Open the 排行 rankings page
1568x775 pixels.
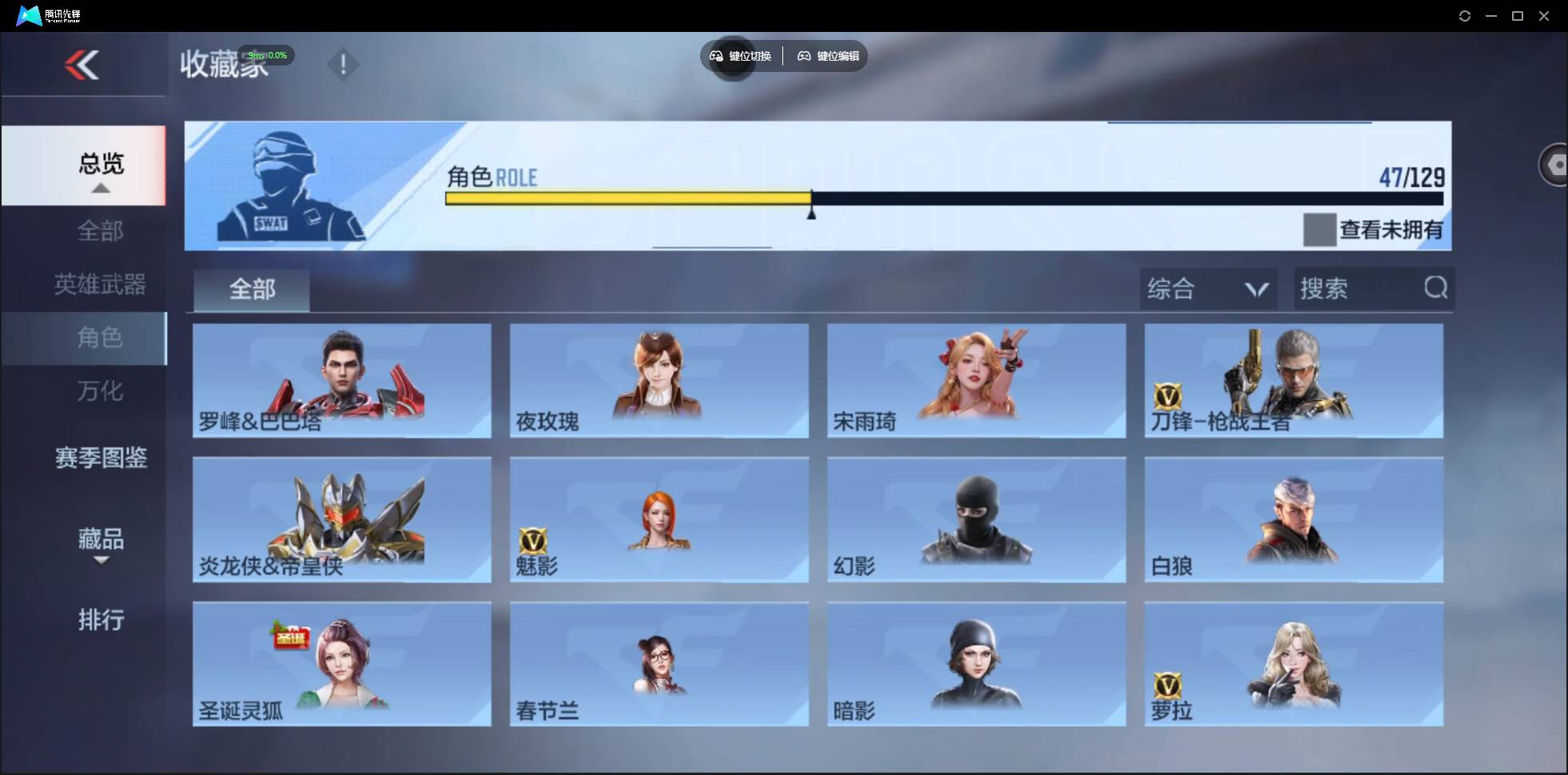pos(101,621)
